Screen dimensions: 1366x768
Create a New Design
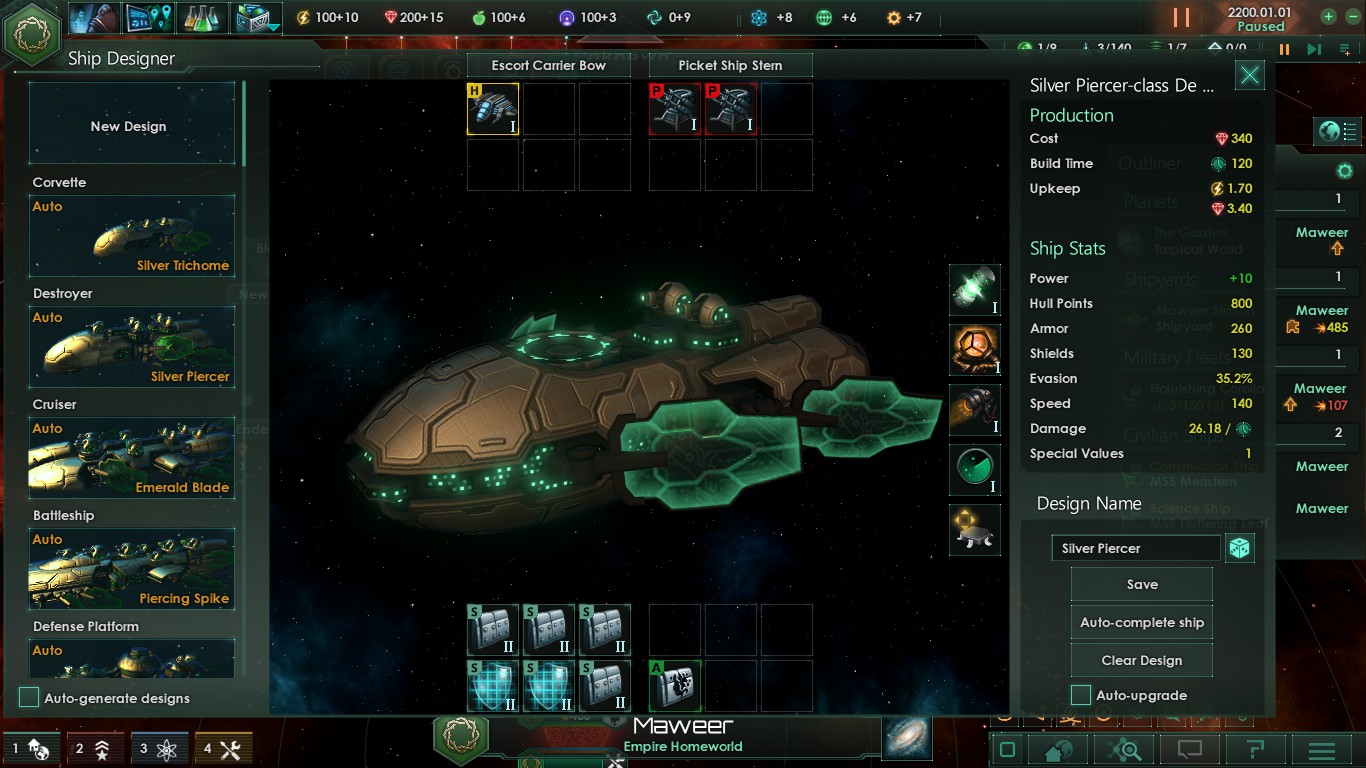coord(131,124)
